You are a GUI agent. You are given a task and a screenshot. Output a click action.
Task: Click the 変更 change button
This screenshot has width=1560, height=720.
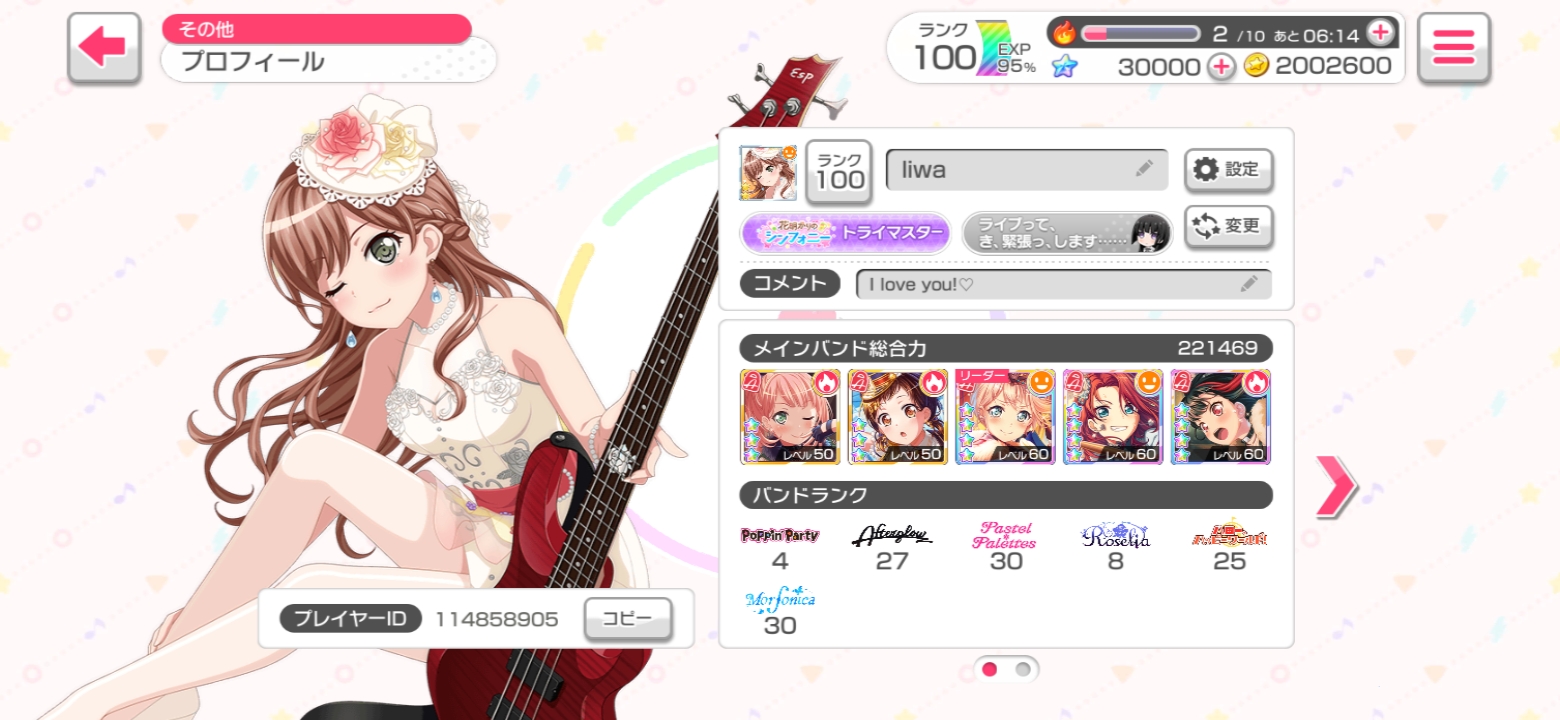pos(1228,226)
